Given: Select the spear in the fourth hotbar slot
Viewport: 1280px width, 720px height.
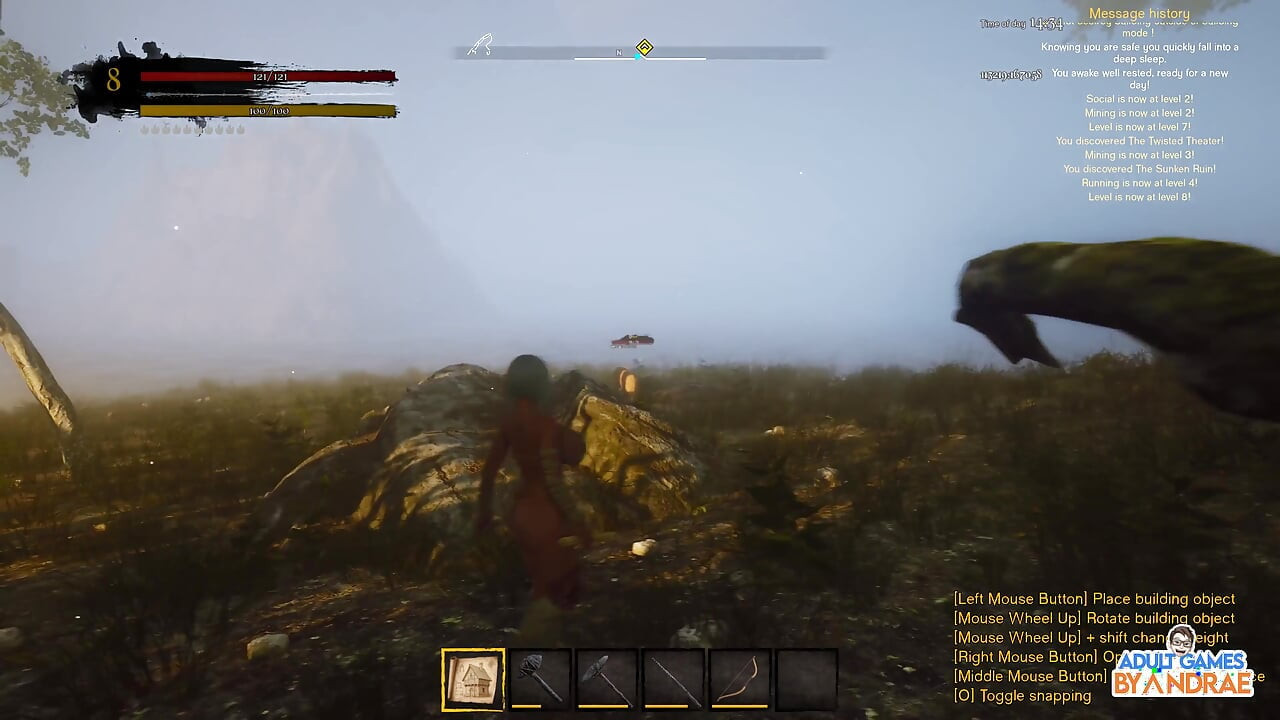Looking at the screenshot, I should point(673,678).
